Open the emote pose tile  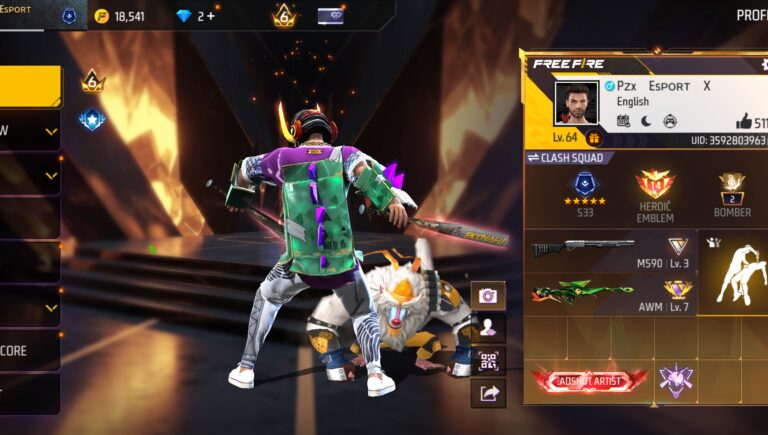735,272
